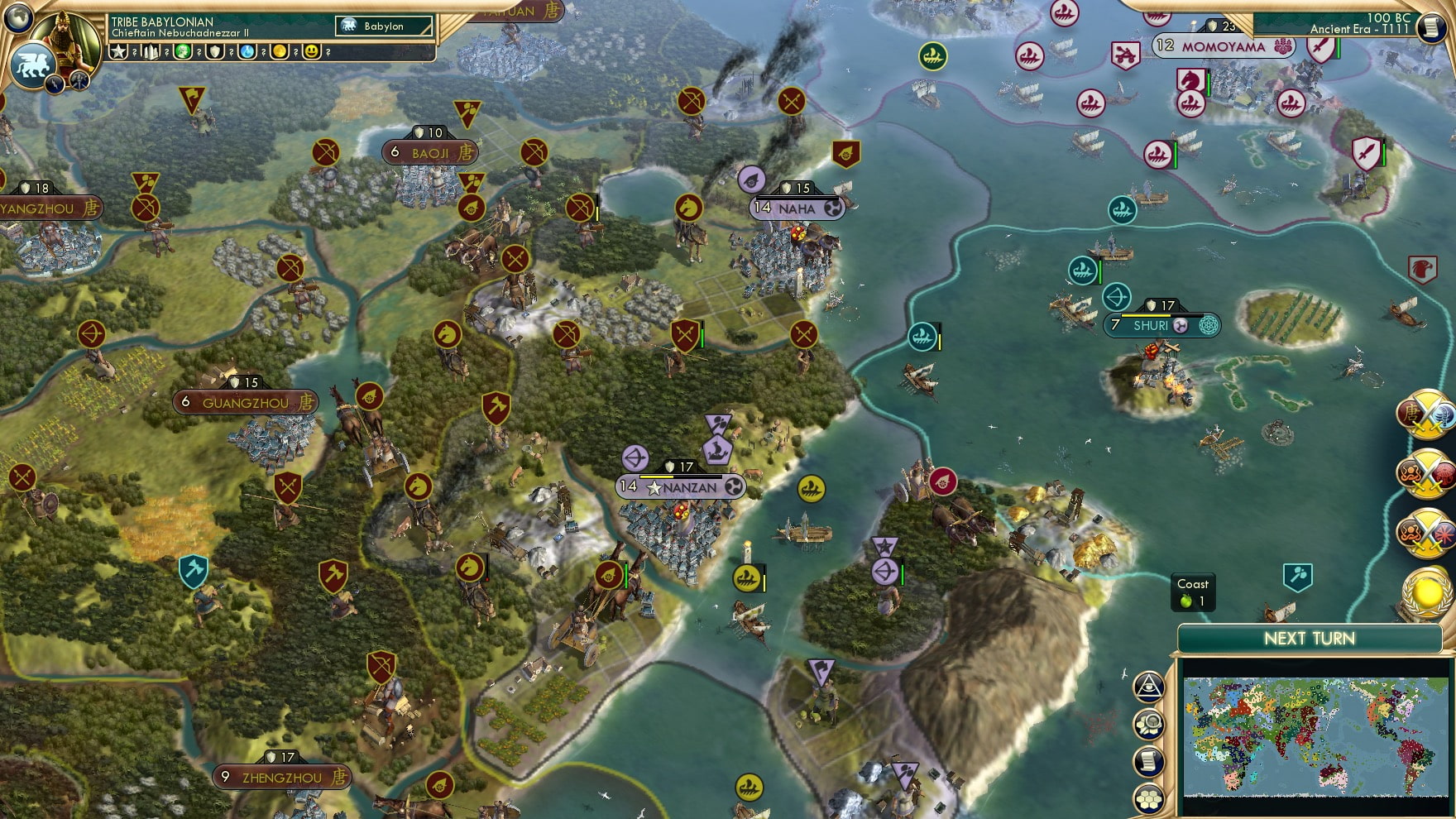Expand happiness details via its question mark
Viewport: 1456px width, 819px height.
click(x=328, y=53)
